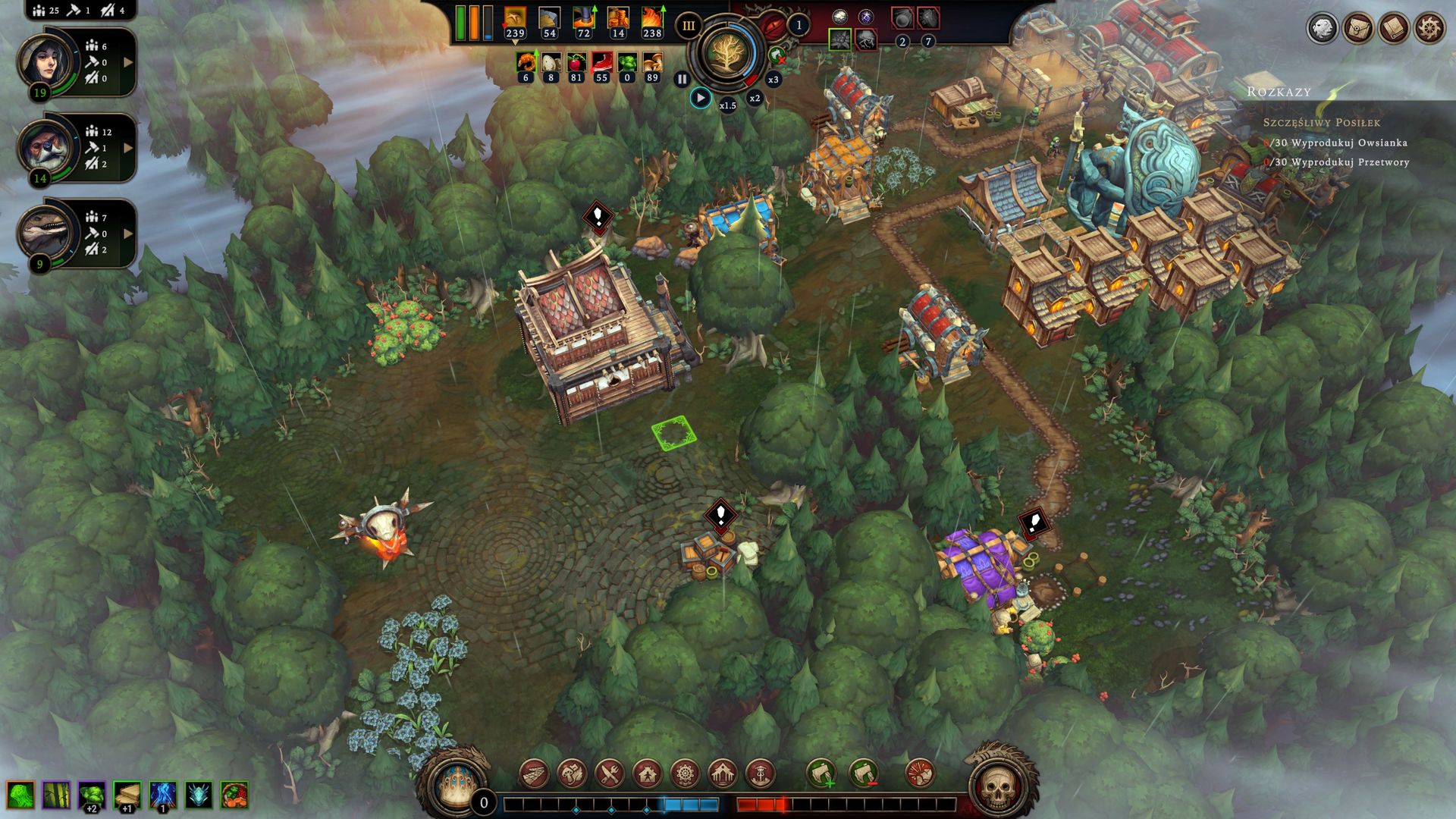
Task: Click the skull Queen's impatience emblem
Action: [999, 786]
